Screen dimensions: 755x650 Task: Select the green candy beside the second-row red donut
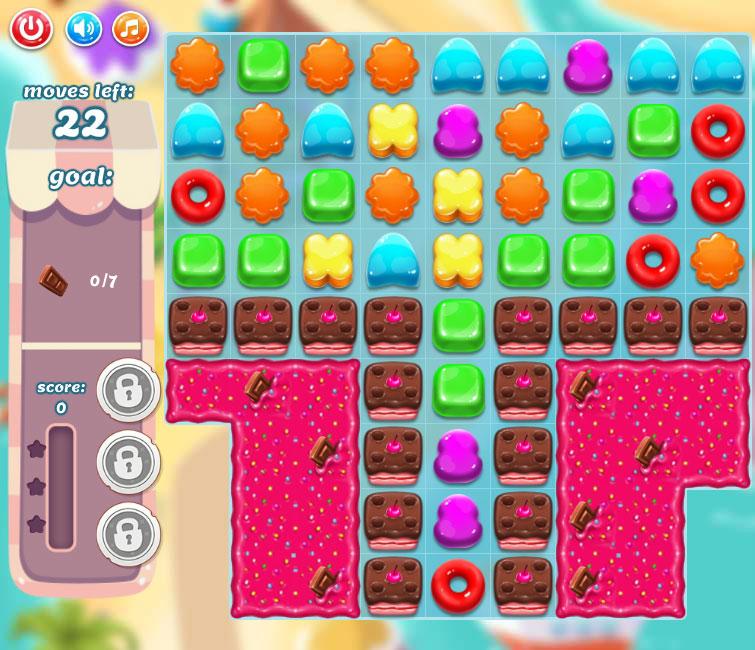click(x=652, y=130)
